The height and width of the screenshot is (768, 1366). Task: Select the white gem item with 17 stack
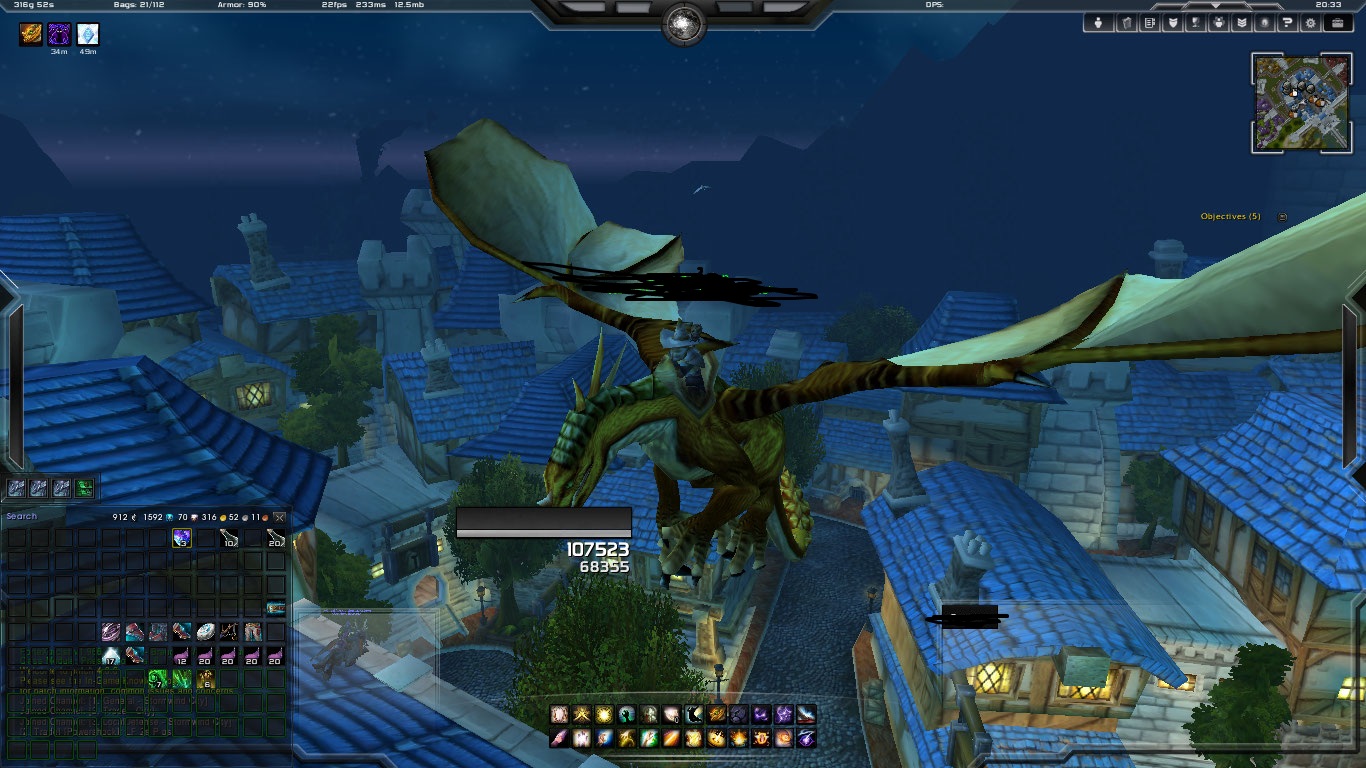click(110, 655)
